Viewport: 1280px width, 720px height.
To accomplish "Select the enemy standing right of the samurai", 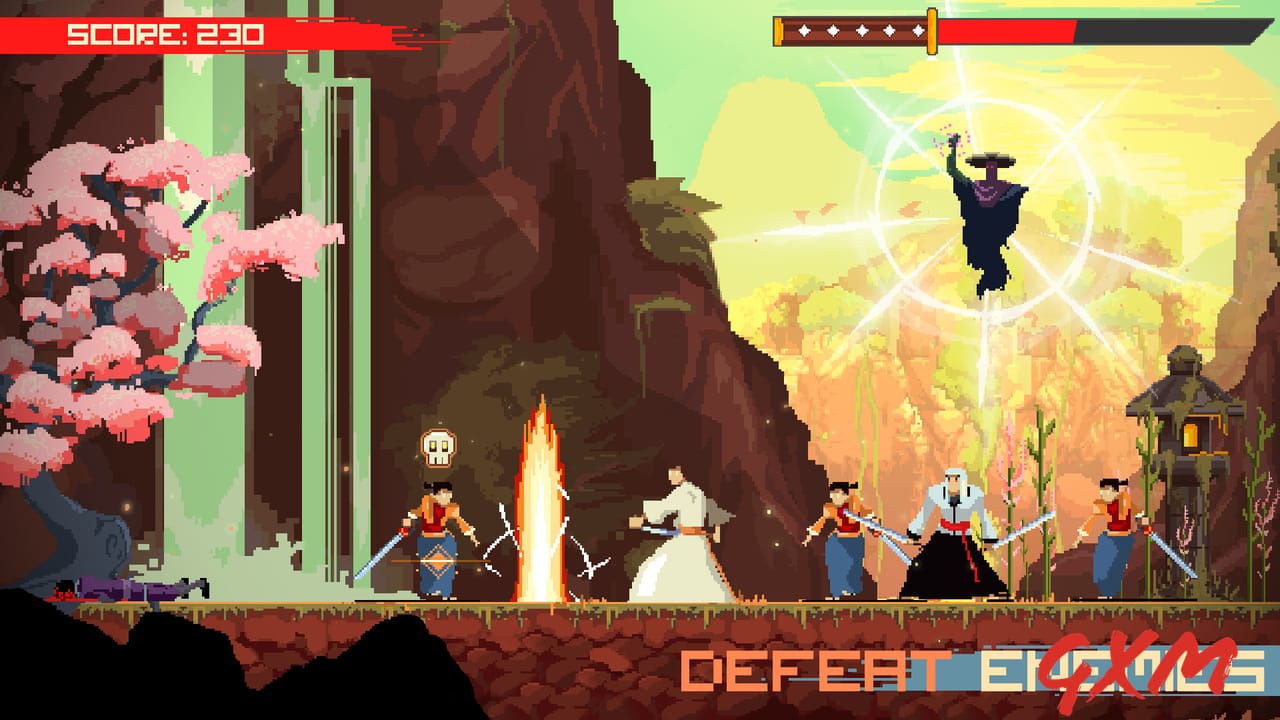I will (x=845, y=535).
